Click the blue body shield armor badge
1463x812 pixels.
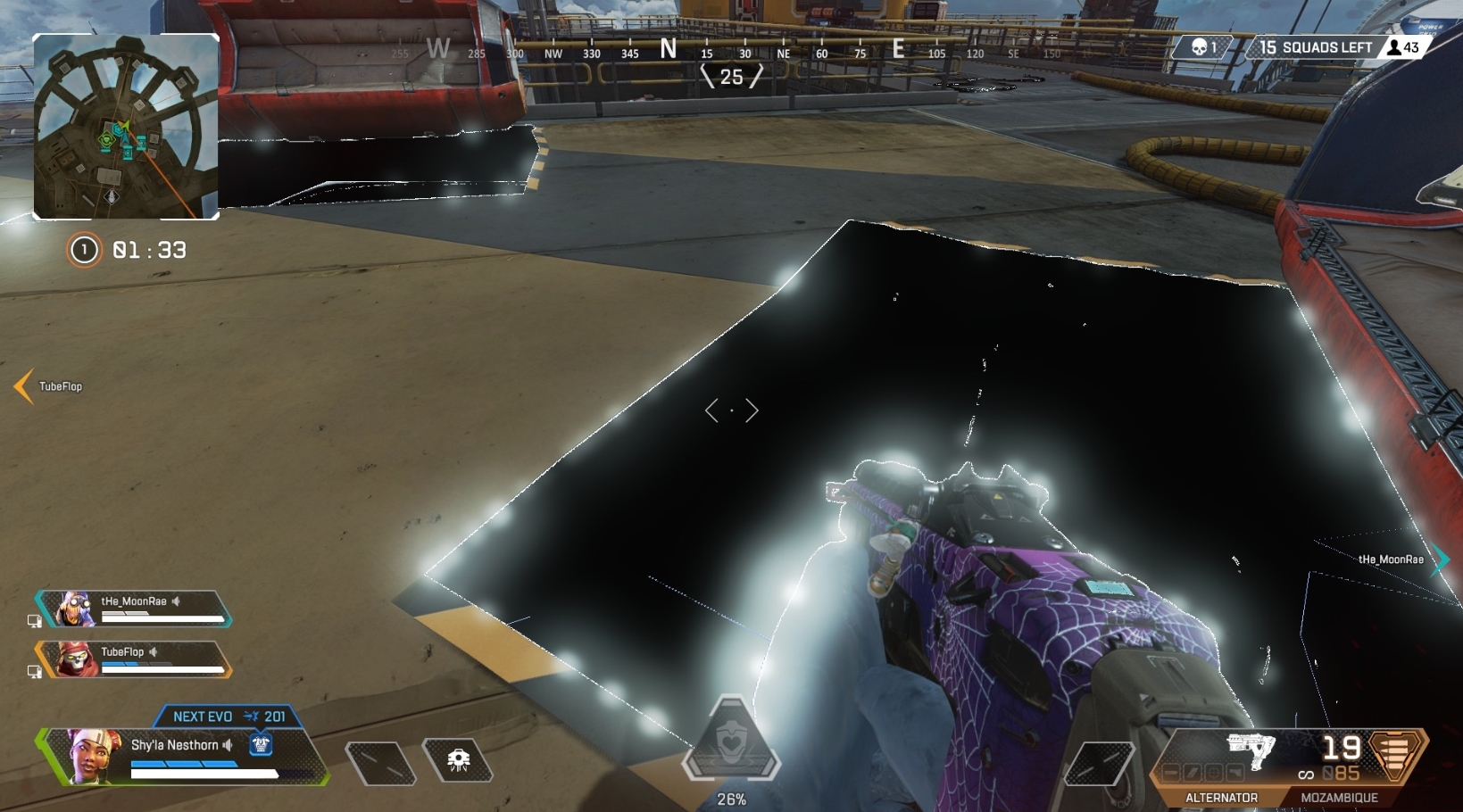point(260,744)
